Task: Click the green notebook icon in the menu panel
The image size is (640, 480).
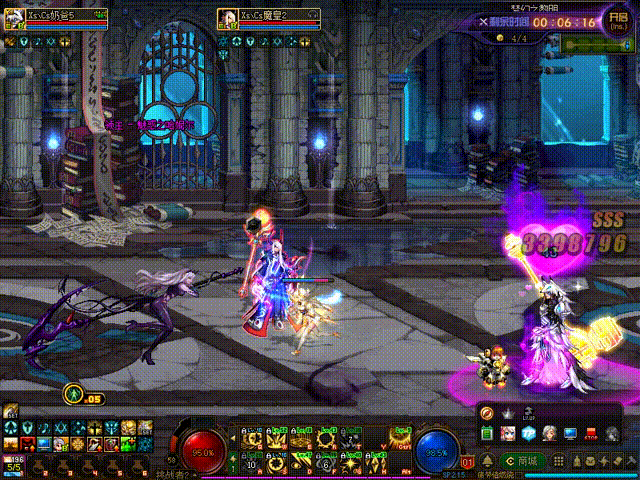Action: 487,433
